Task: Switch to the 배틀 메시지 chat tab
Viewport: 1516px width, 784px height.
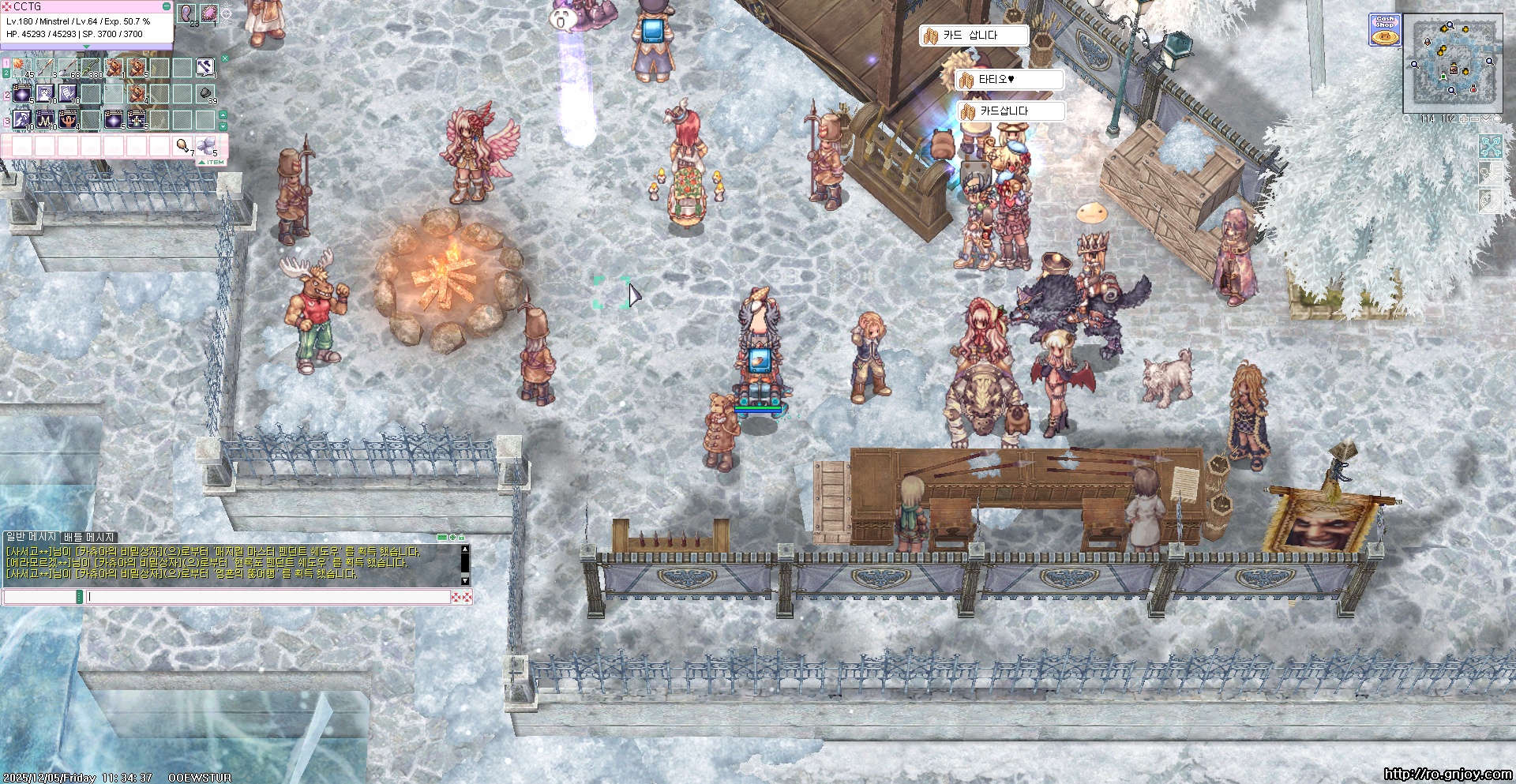Action: coord(89,537)
